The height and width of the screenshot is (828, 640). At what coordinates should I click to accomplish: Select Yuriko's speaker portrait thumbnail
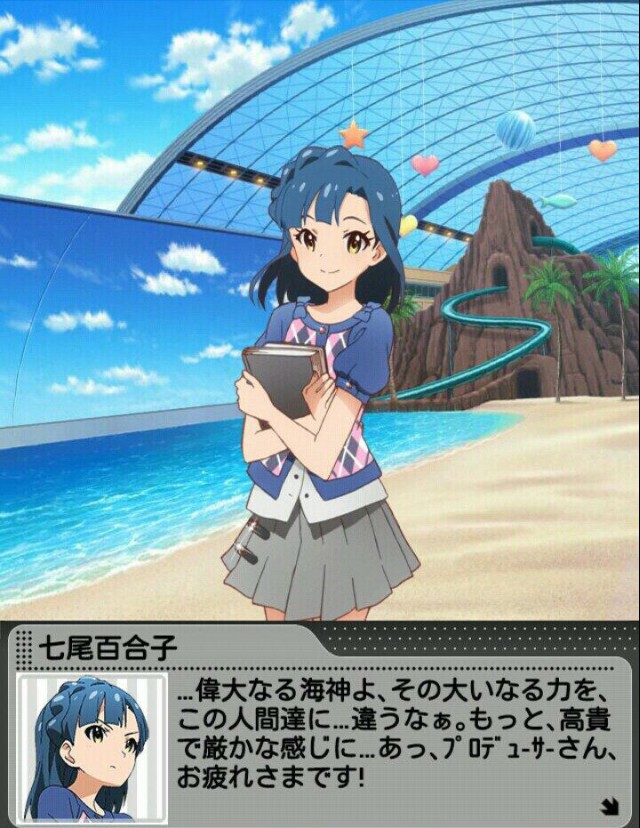(90, 746)
